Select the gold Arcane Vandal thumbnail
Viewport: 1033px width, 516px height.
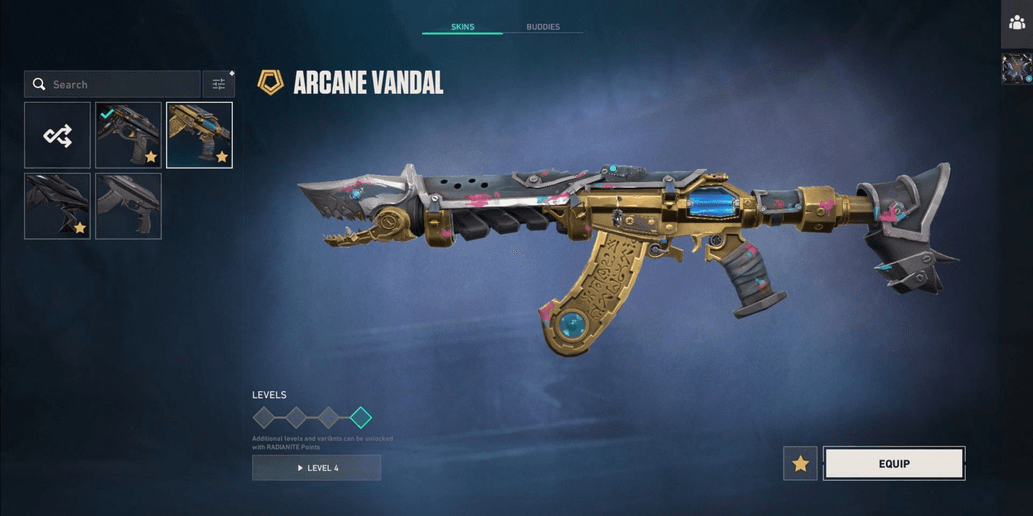[199, 135]
